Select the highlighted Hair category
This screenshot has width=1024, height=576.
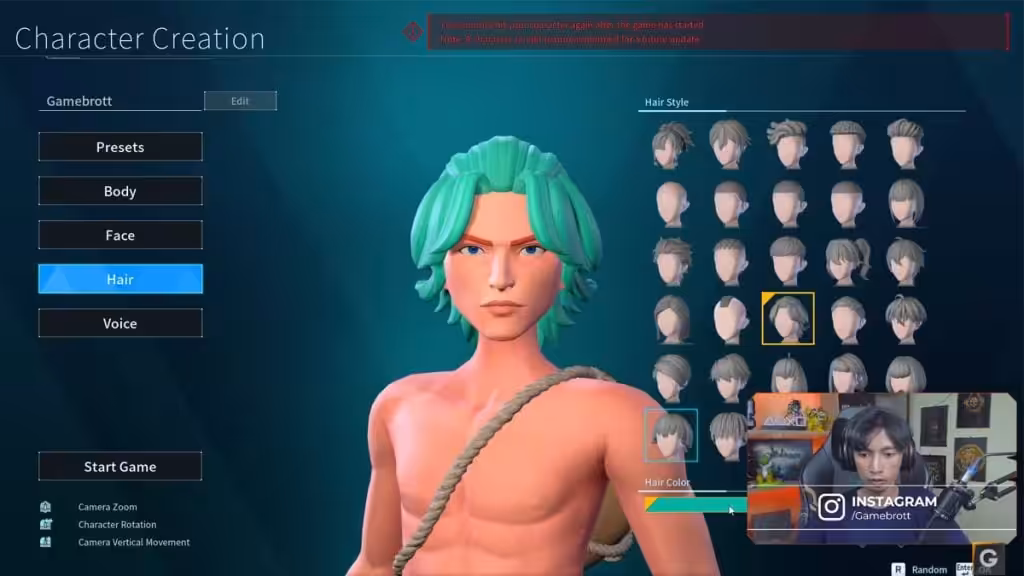[x=120, y=279]
